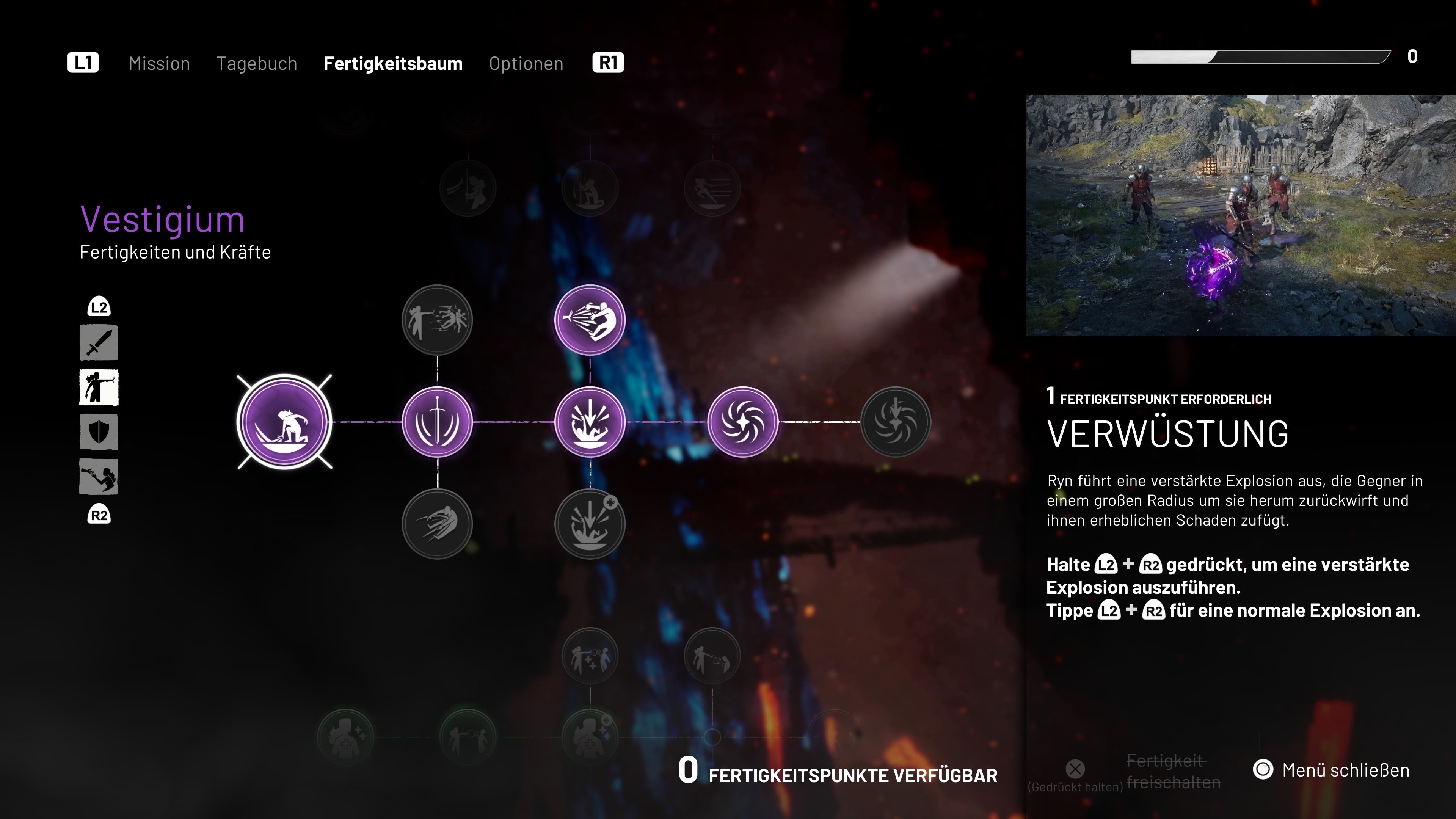The height and width of the screenshot is (819, 1456).
Task: Select the Fertigkeitsbaum tab
Action: [393, 63]
